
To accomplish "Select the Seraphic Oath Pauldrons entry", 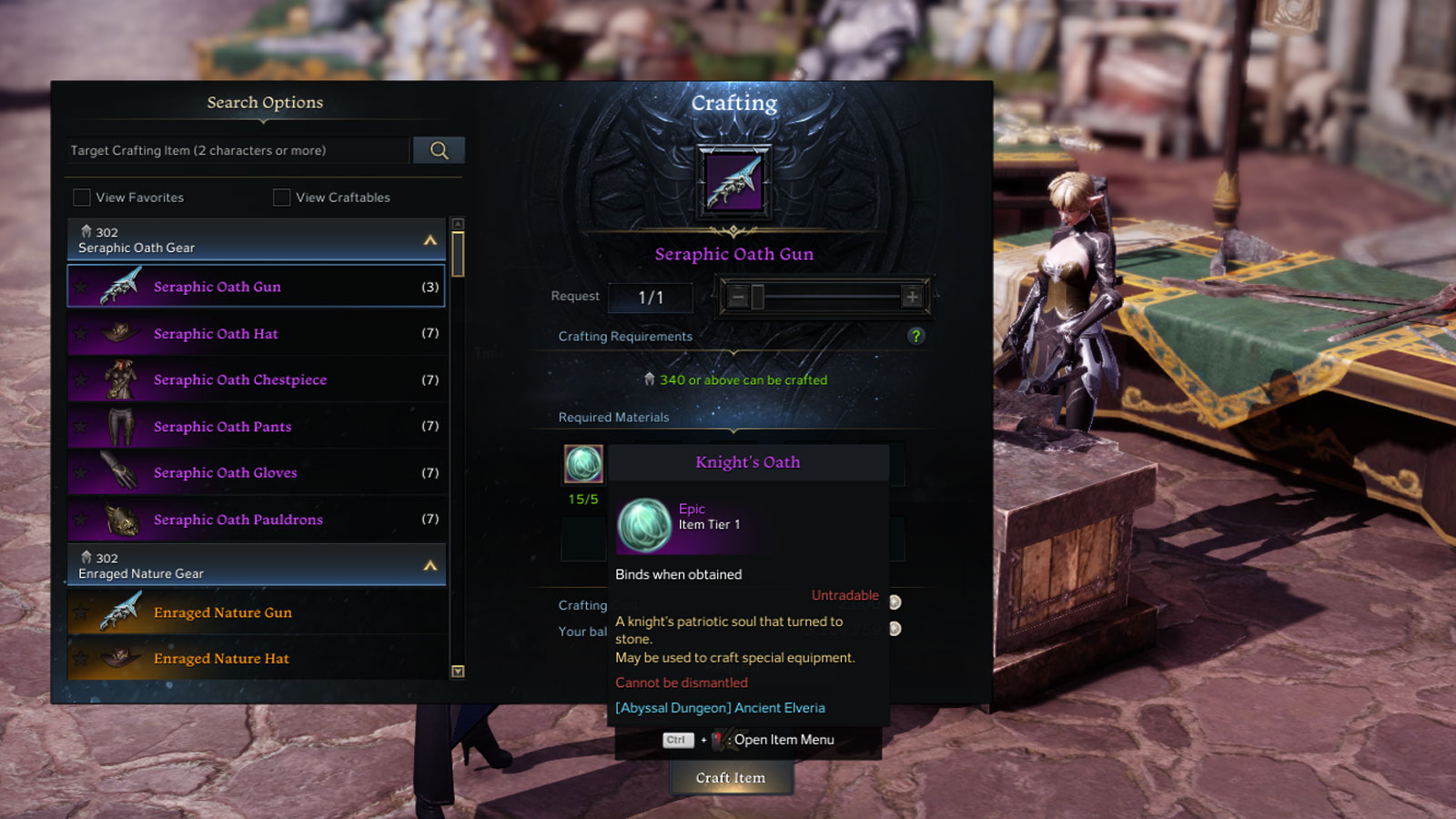I will pyautogui.click(x=238, y=519).
